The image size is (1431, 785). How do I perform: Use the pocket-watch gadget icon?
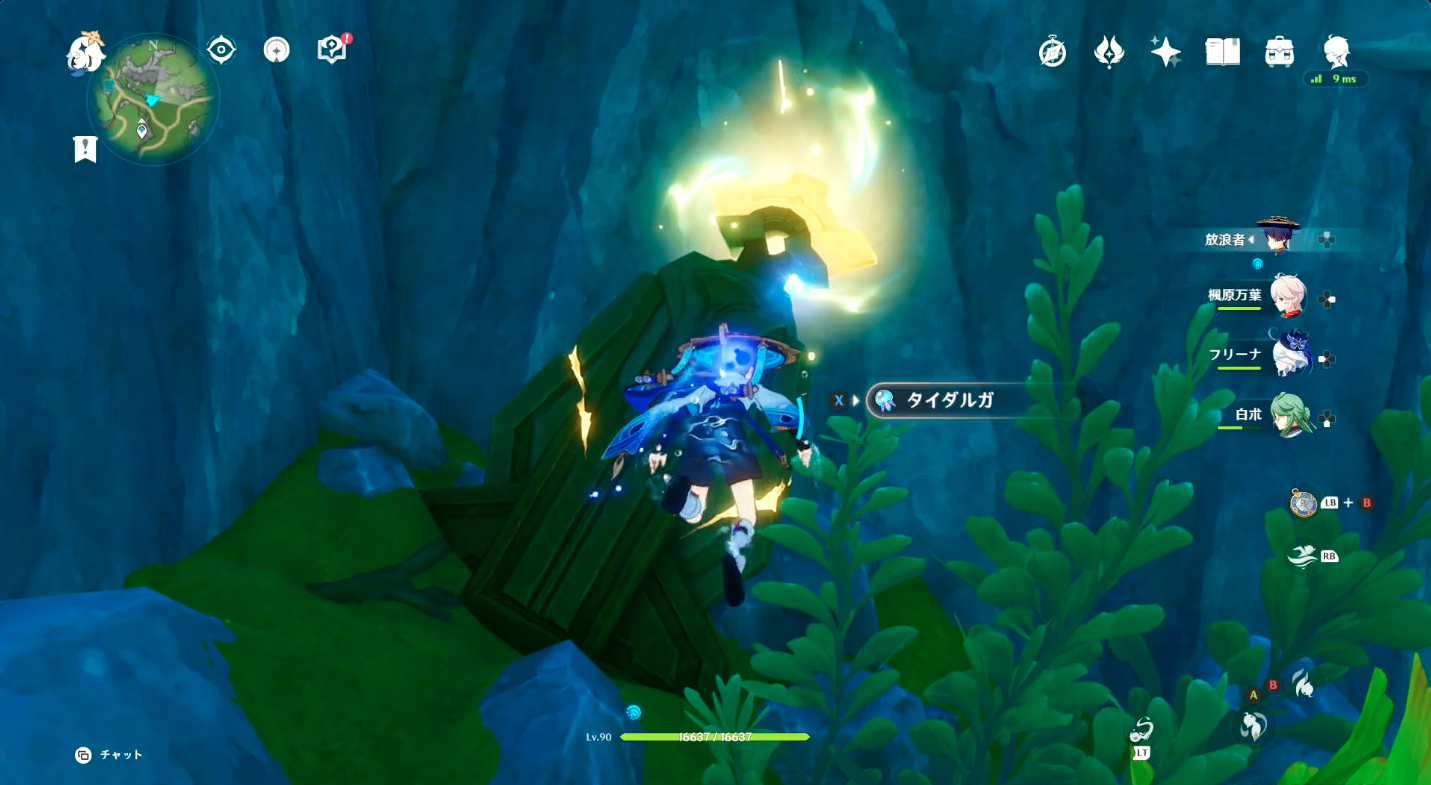pyautogui.click(x=1303, y=503)
